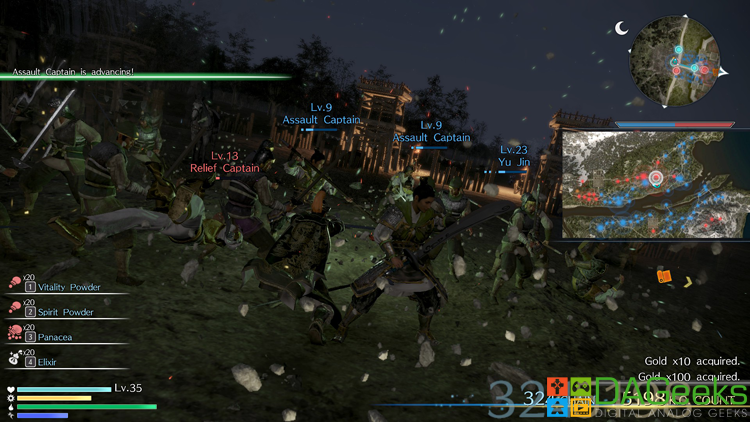Click the rectangular battlefield overview map
Image resolution: width=750 pixels, height=422 pixels.
654,185
